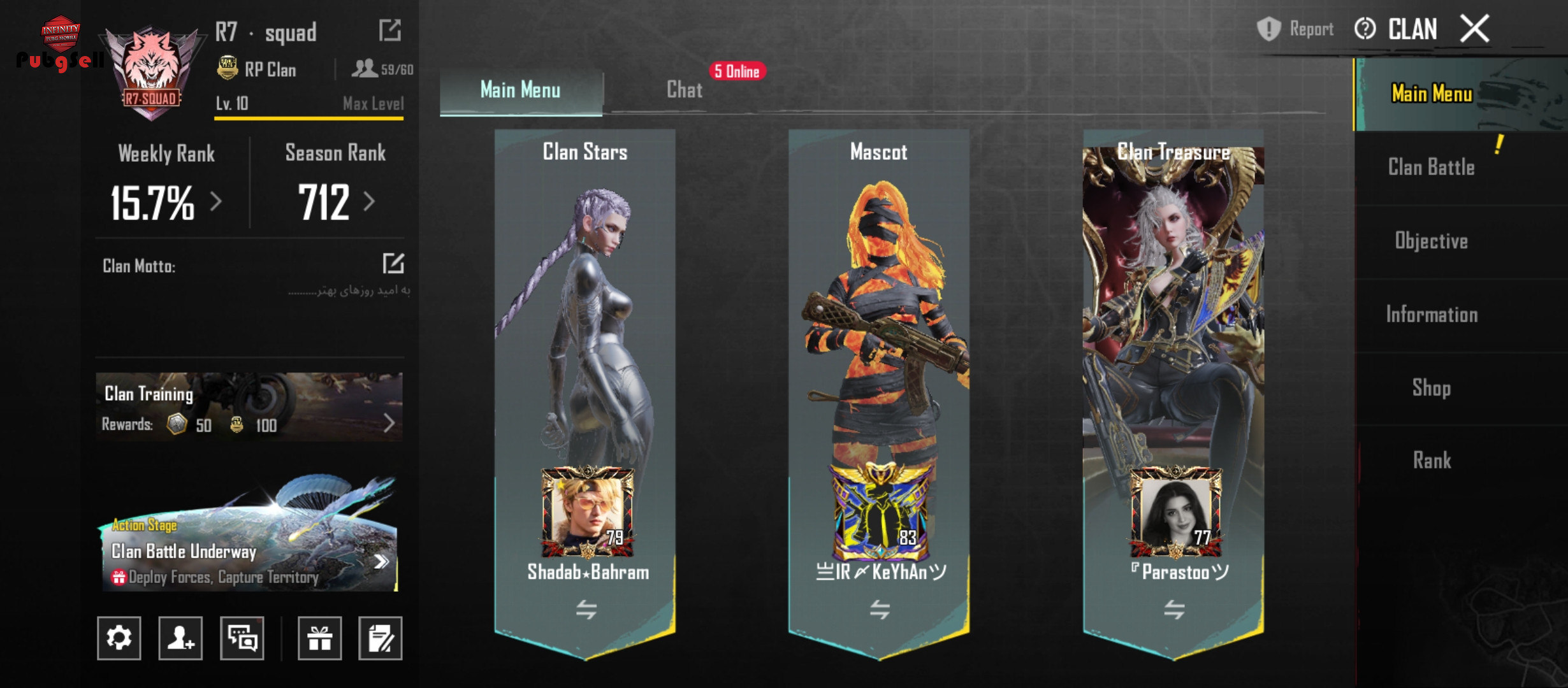
Task: Open the Clan help question mark
Action: (x=1365, y=29)
